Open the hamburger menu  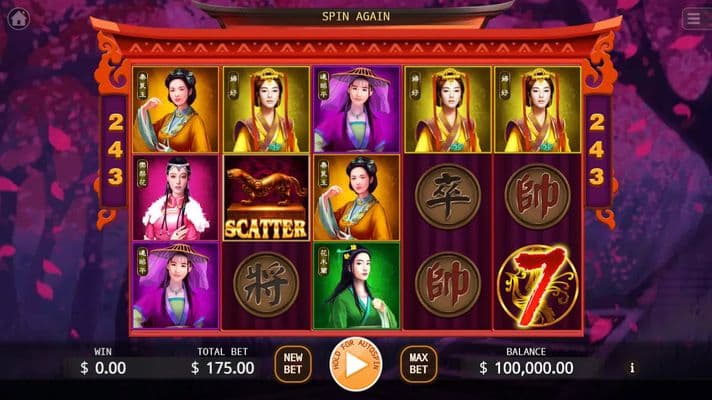click(x=692, y=19)
